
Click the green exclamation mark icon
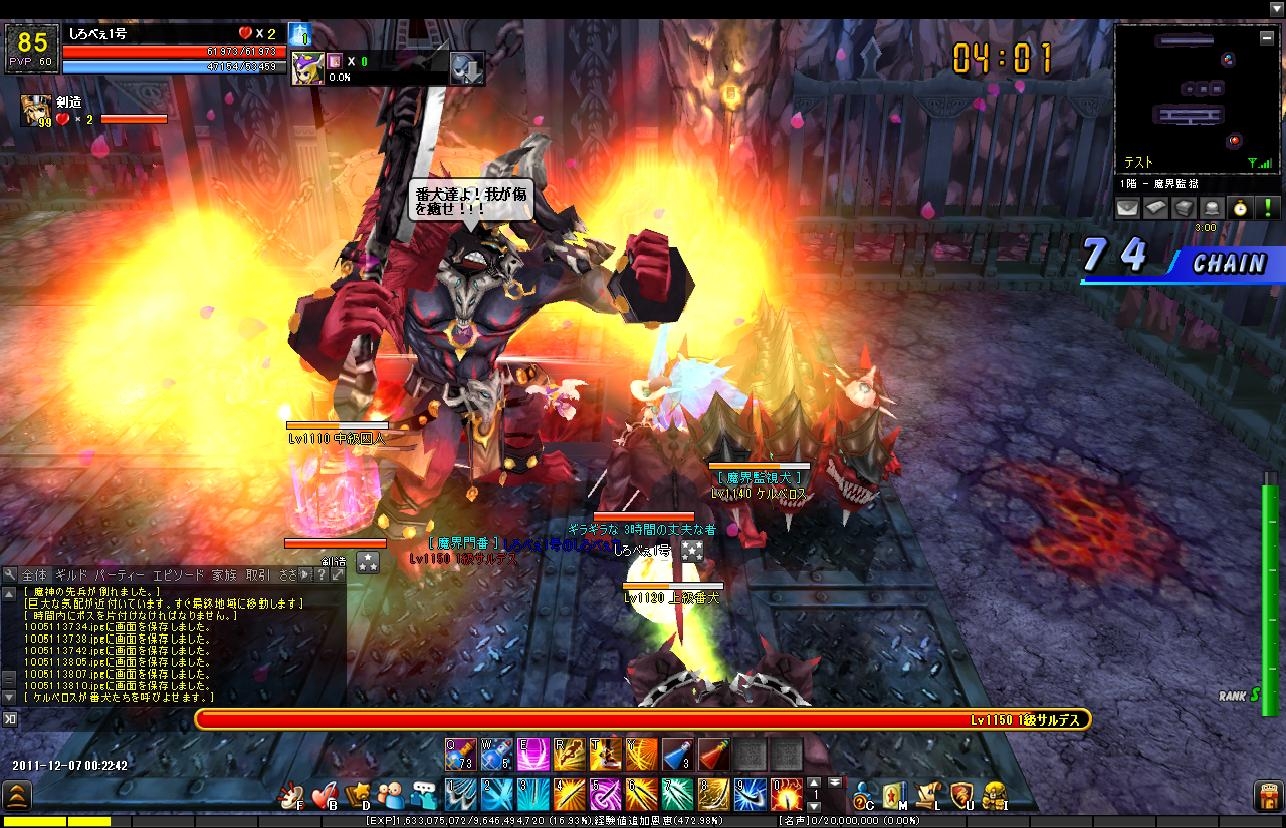1266,208
